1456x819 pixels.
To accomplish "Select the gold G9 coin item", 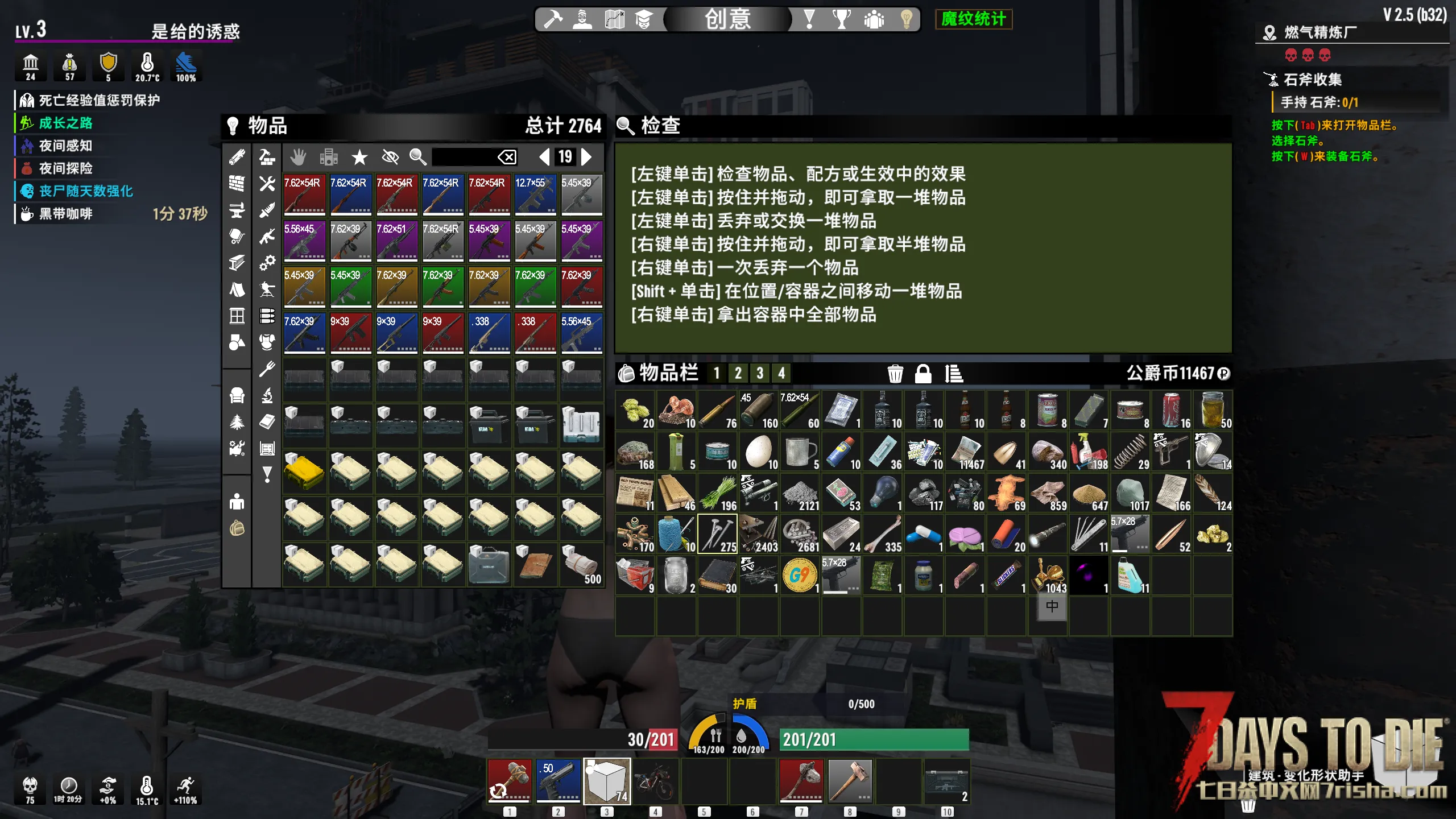I will (x=800, y=575).
